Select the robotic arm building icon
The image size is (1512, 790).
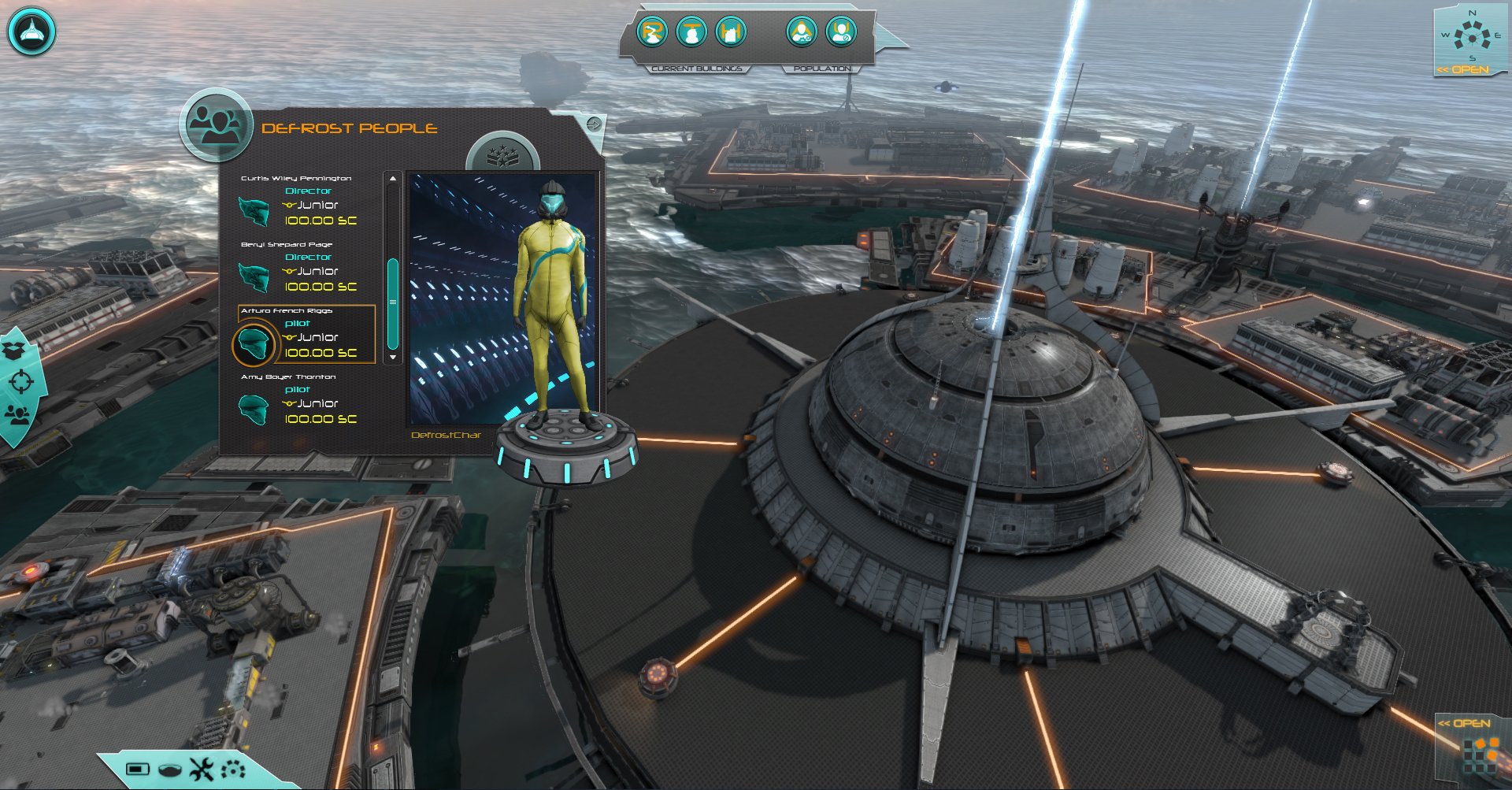click(x=652, y=32)
